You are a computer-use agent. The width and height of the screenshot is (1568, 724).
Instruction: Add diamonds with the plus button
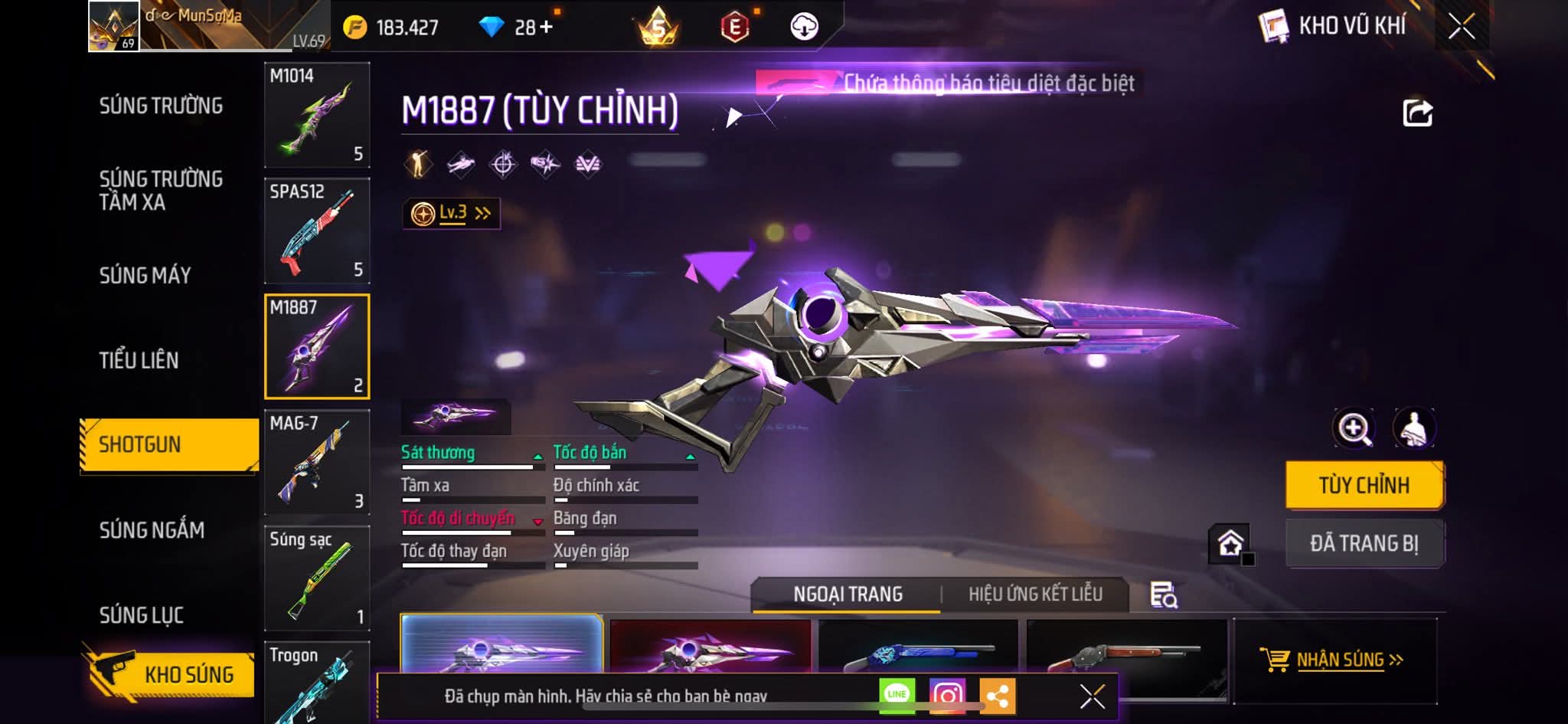tap(546, 28)
